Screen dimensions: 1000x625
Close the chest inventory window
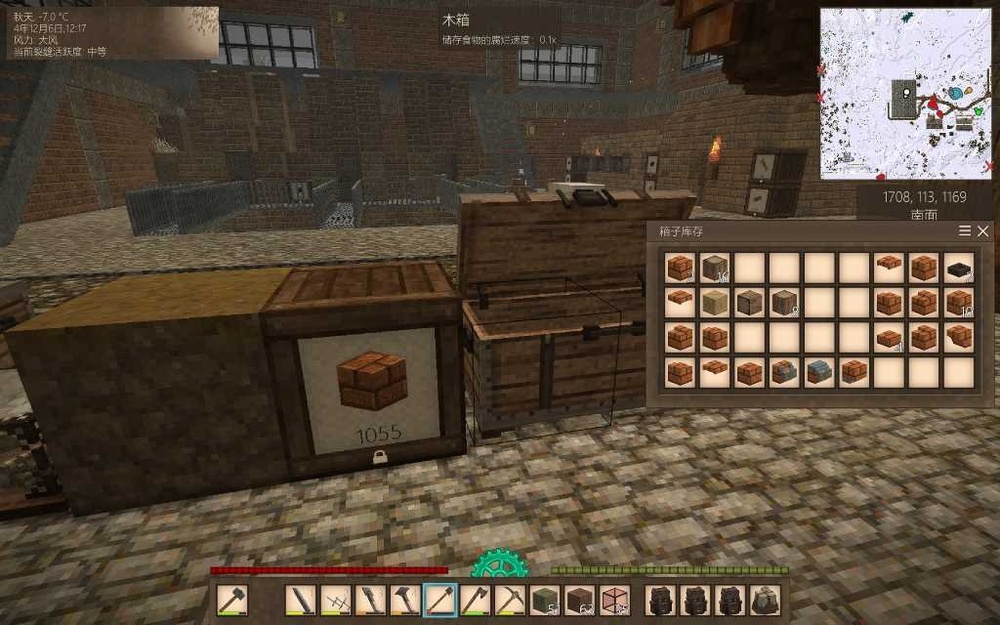(983, 231)
